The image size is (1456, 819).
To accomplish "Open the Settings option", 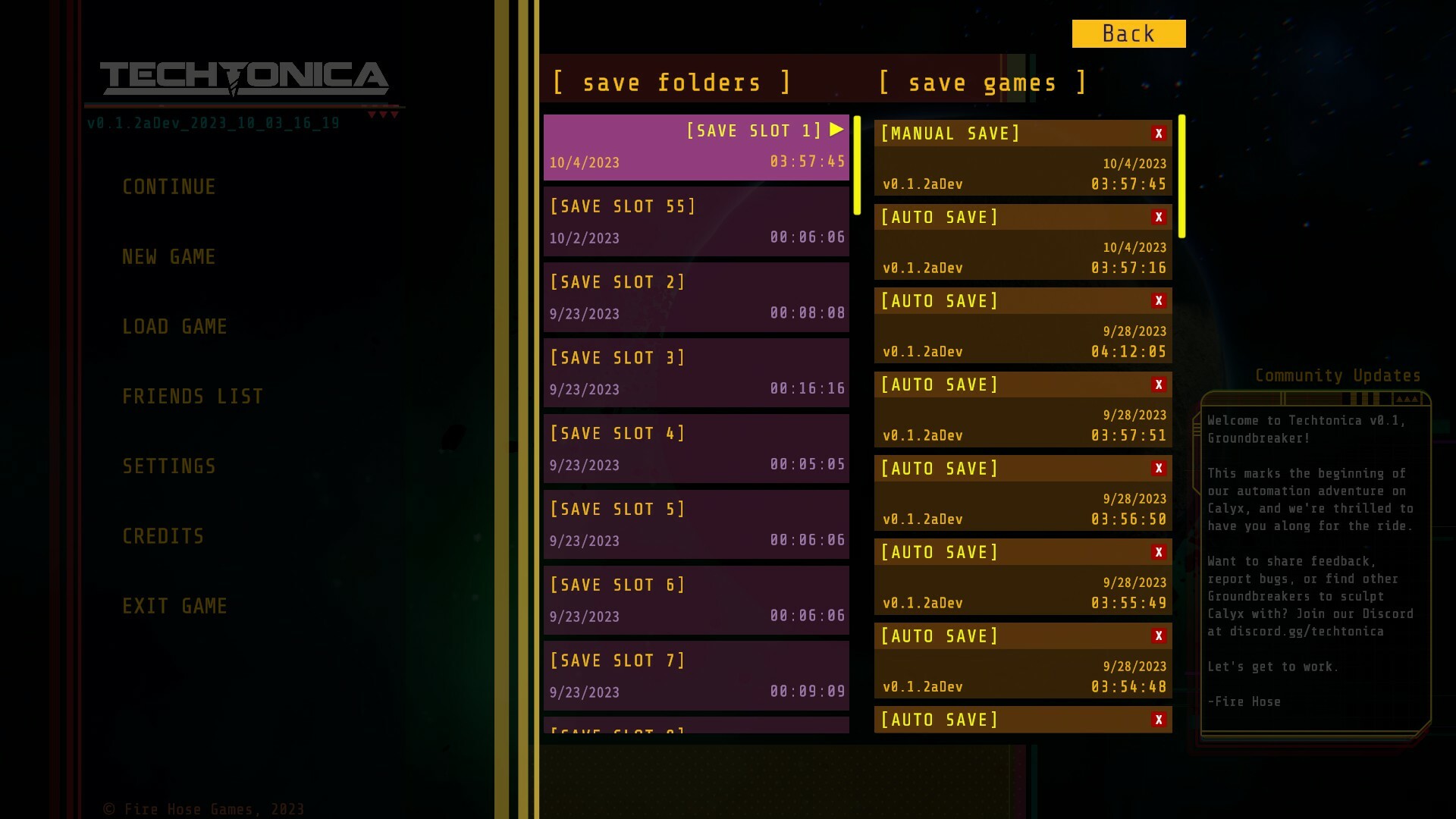I will pos(169,466).
